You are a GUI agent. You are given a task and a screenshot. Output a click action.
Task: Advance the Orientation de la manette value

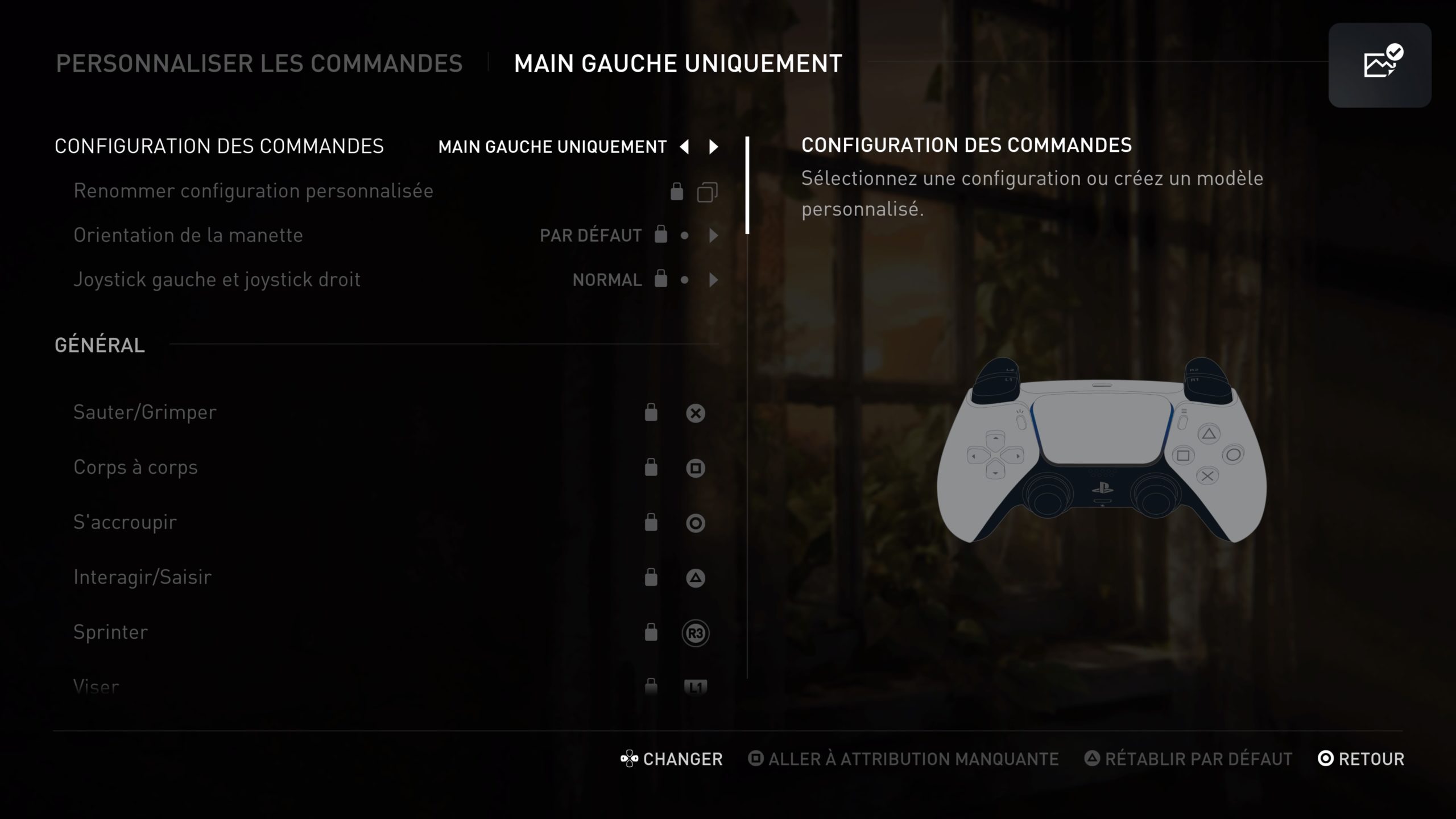[x=713, y=235]
